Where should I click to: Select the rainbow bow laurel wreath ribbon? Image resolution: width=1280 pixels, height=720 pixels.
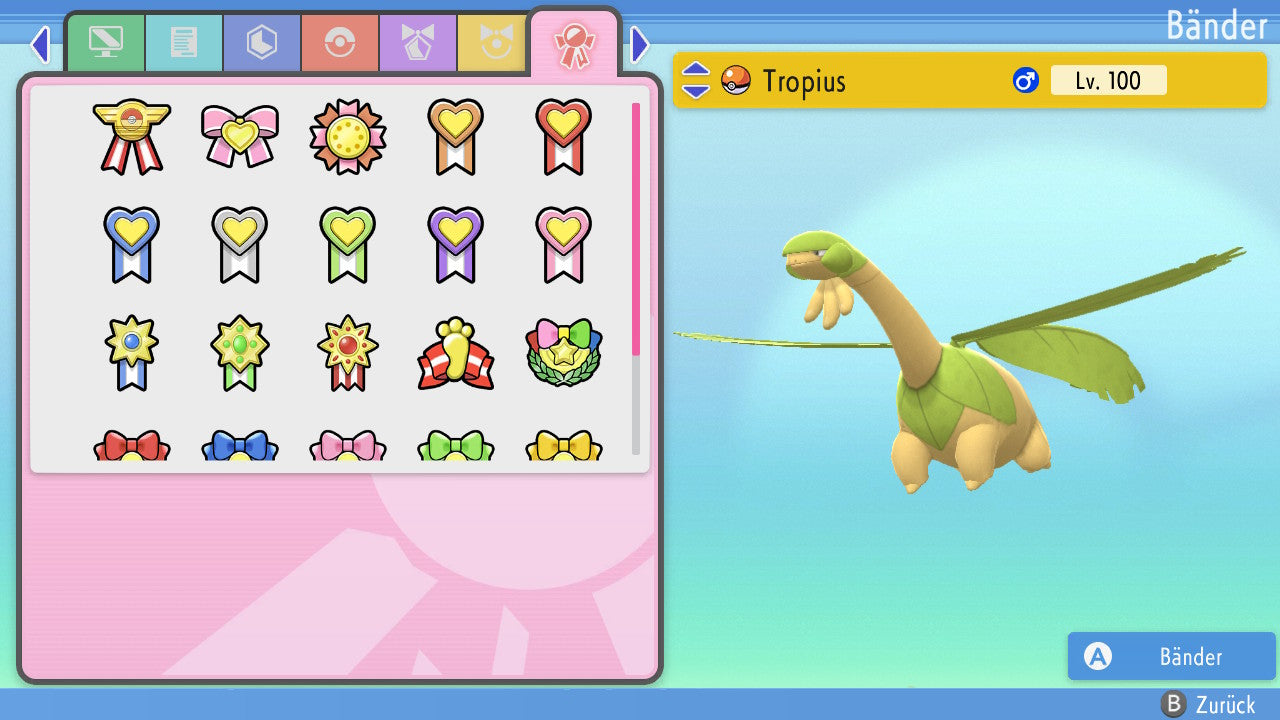pyautogui.click(x=563, y=353)
